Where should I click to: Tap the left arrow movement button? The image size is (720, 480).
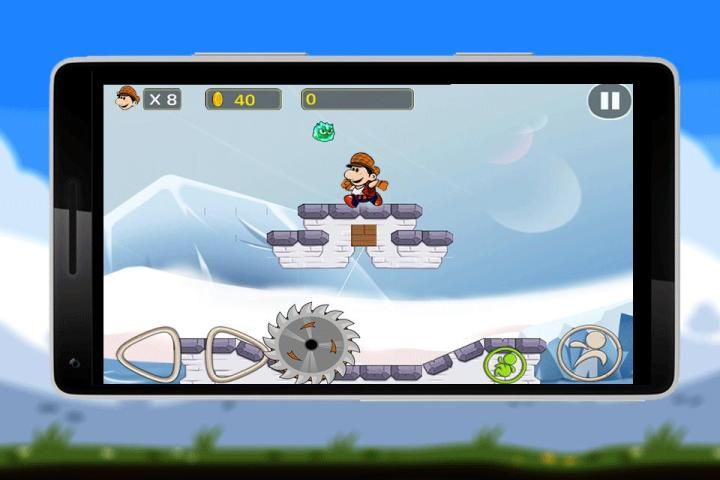pos(148,353)
